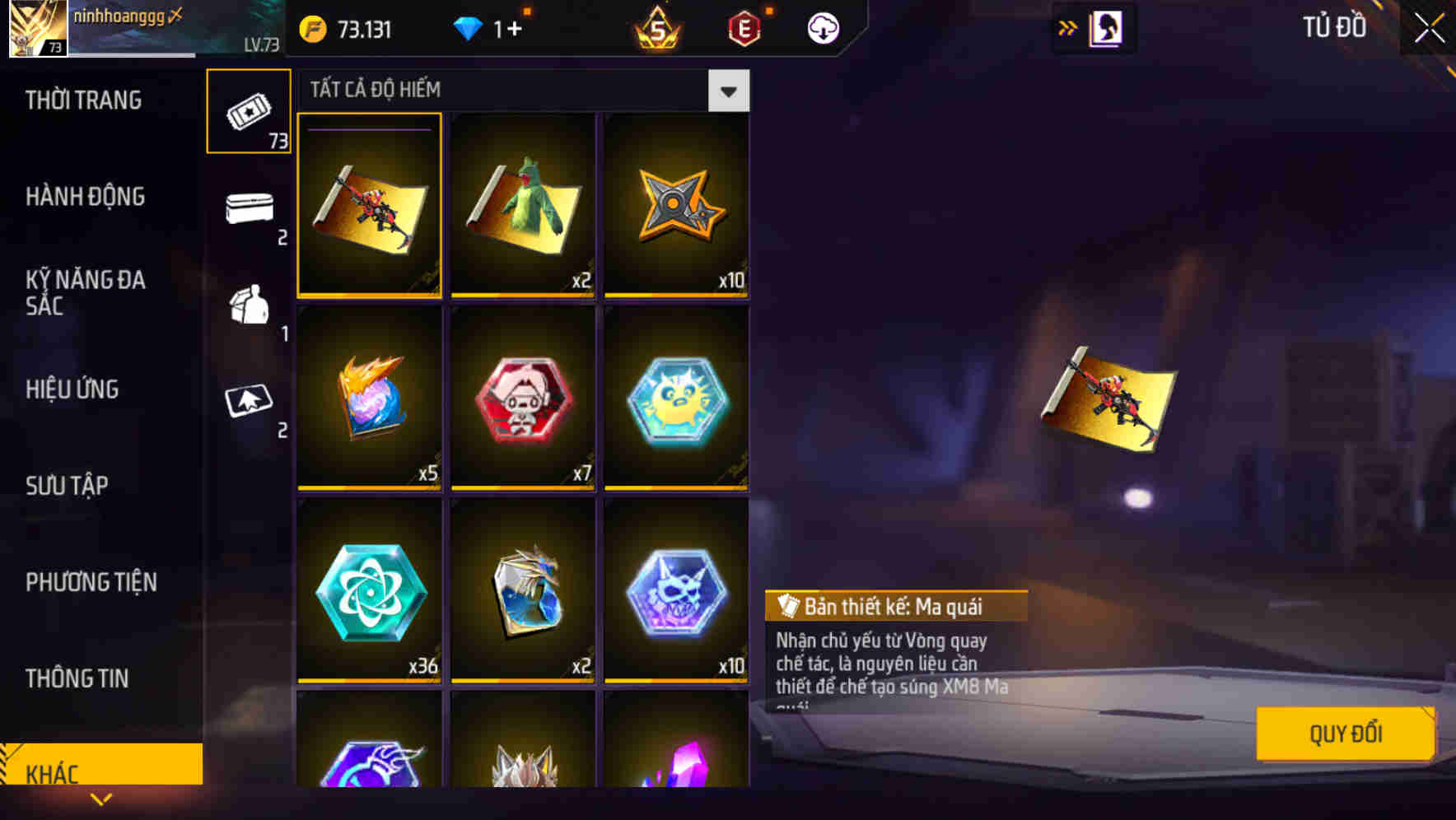The height and width of the screenshot is (820, 1456).
Task: Select the teal atom item with x36
Action: pos(369,591)
